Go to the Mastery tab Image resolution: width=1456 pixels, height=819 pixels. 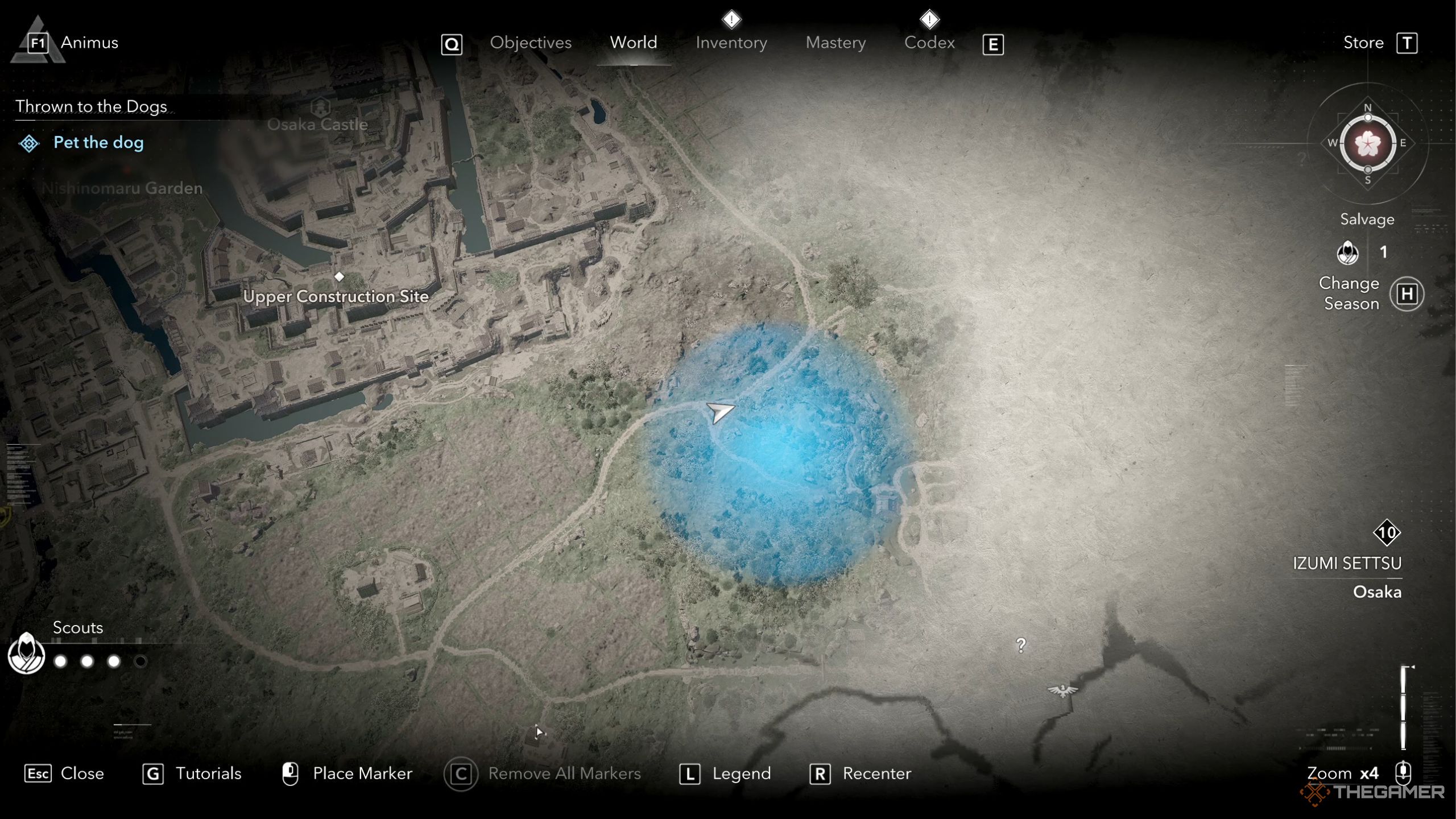[x=835, y=43]
